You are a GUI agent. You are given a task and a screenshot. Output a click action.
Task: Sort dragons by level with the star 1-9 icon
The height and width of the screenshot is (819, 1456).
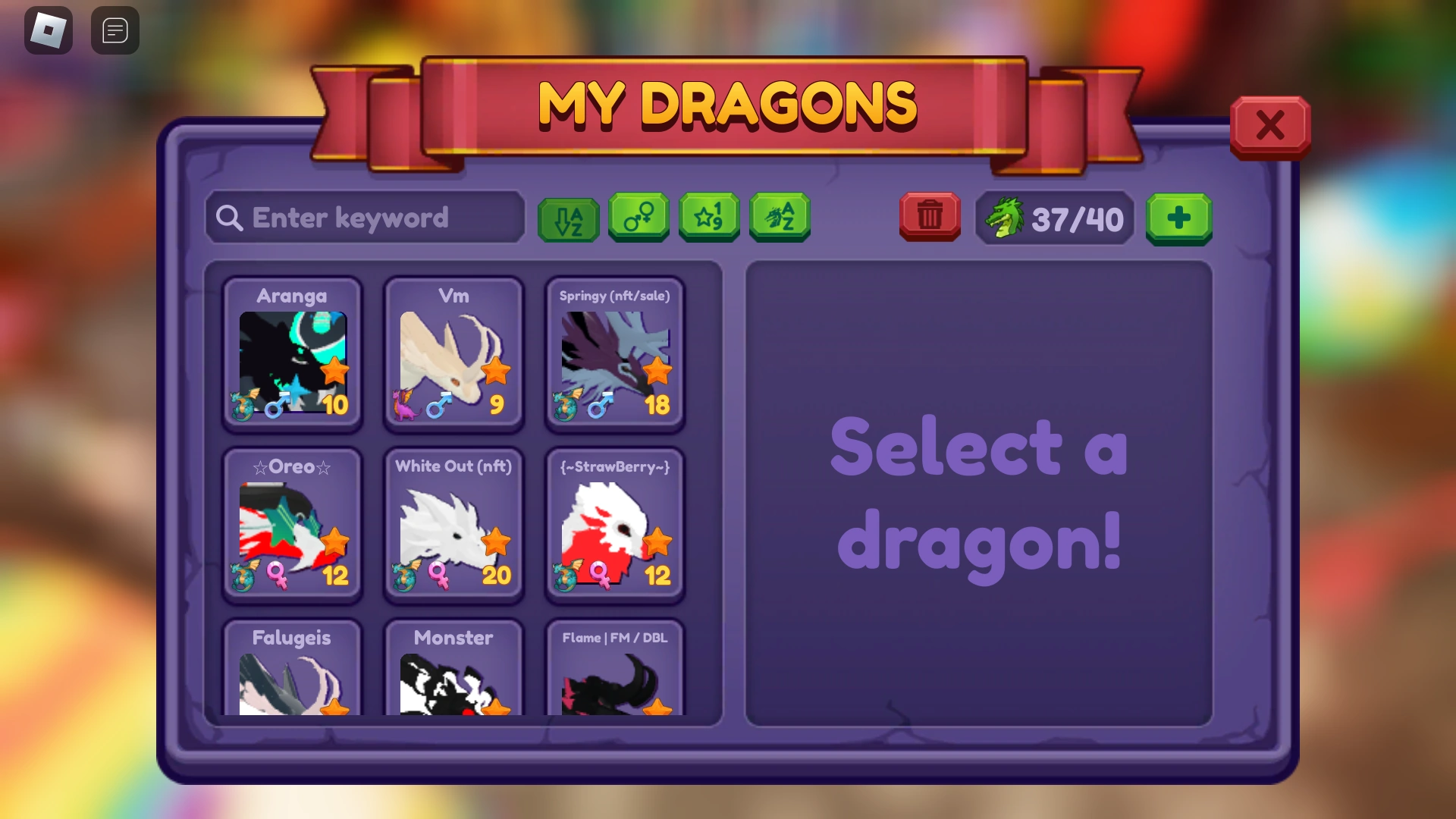[708, 218]
